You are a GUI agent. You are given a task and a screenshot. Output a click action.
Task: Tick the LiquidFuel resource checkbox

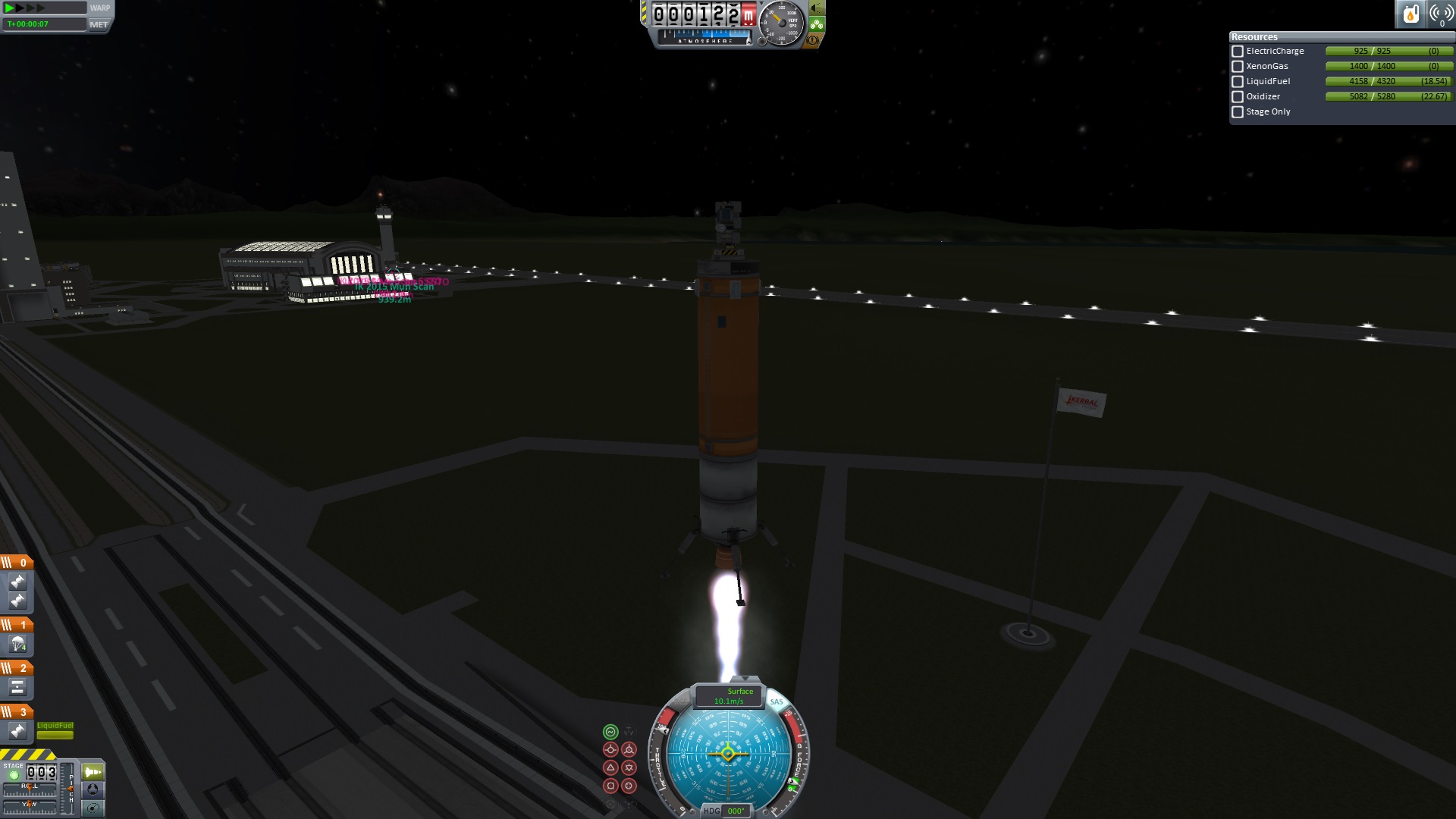1238,82
